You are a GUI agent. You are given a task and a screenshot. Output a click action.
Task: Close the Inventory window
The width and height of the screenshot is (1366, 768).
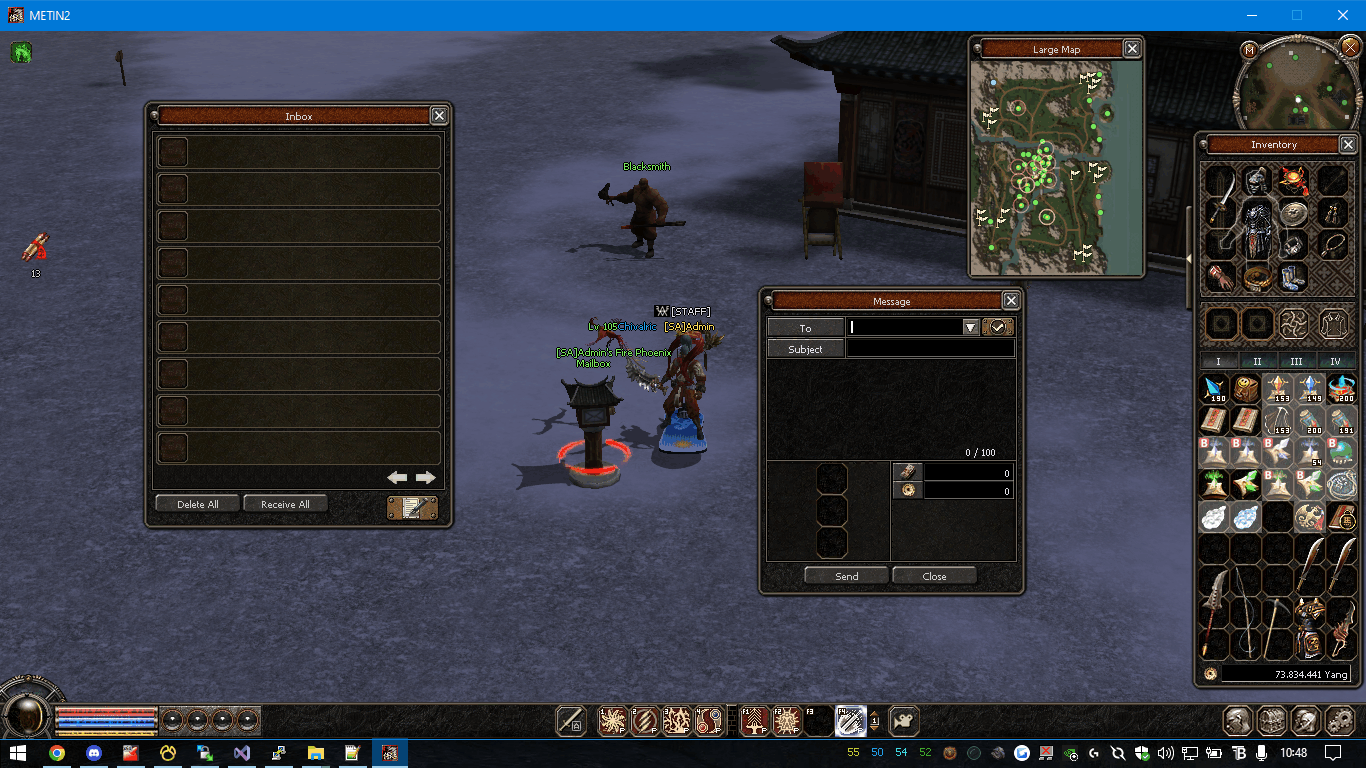click(1348, 145)
